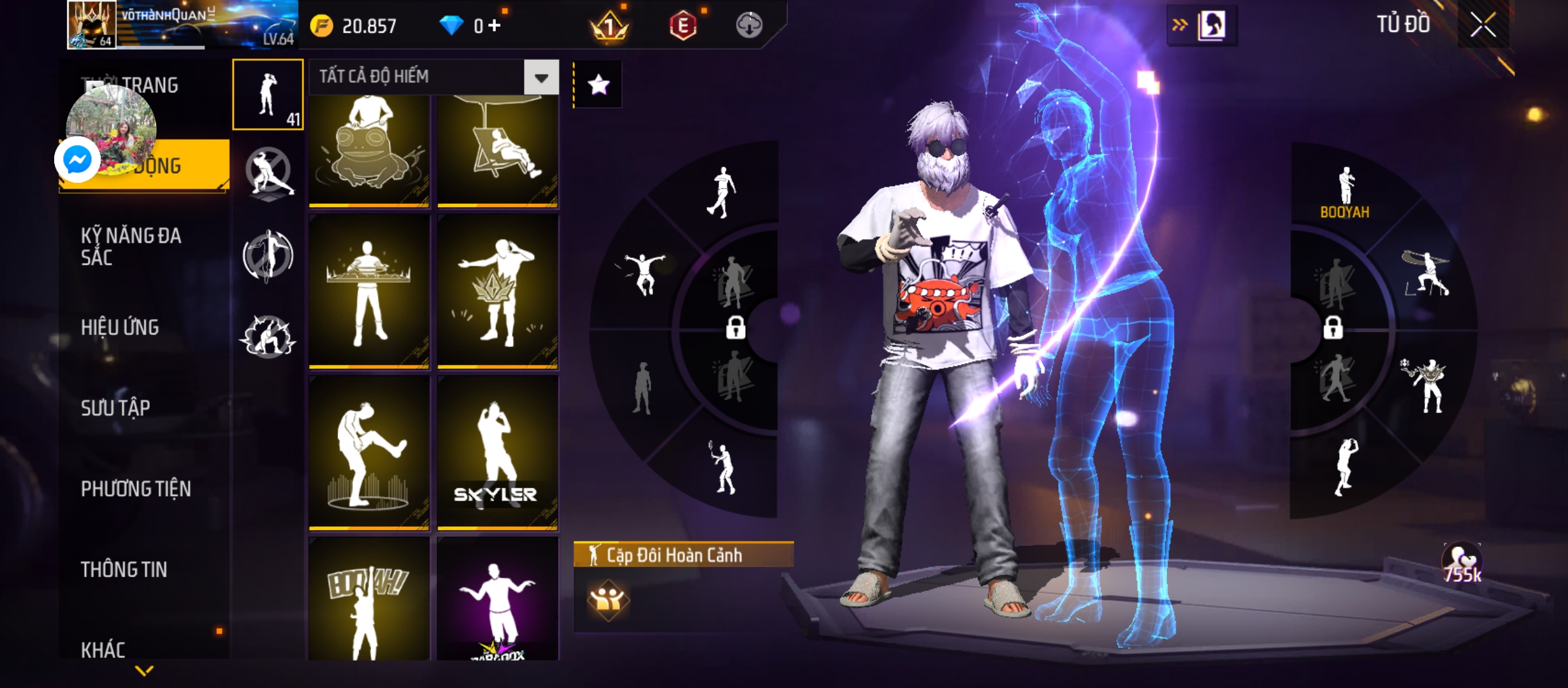
Task: Choose the BOOYAH sign emote tile
Action: pos(369,599)
